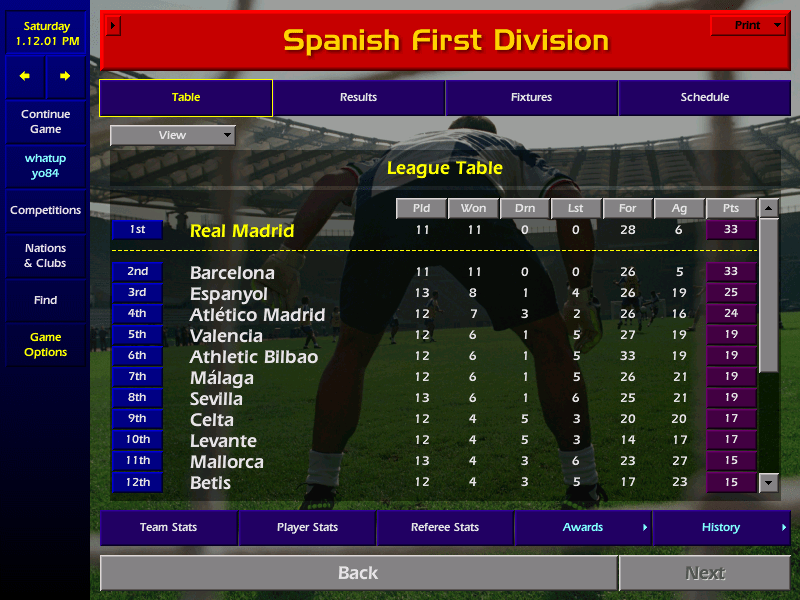Select the Table tab
Image resolution: width=800 pixels, height=600 pixels.
(186, 98)
